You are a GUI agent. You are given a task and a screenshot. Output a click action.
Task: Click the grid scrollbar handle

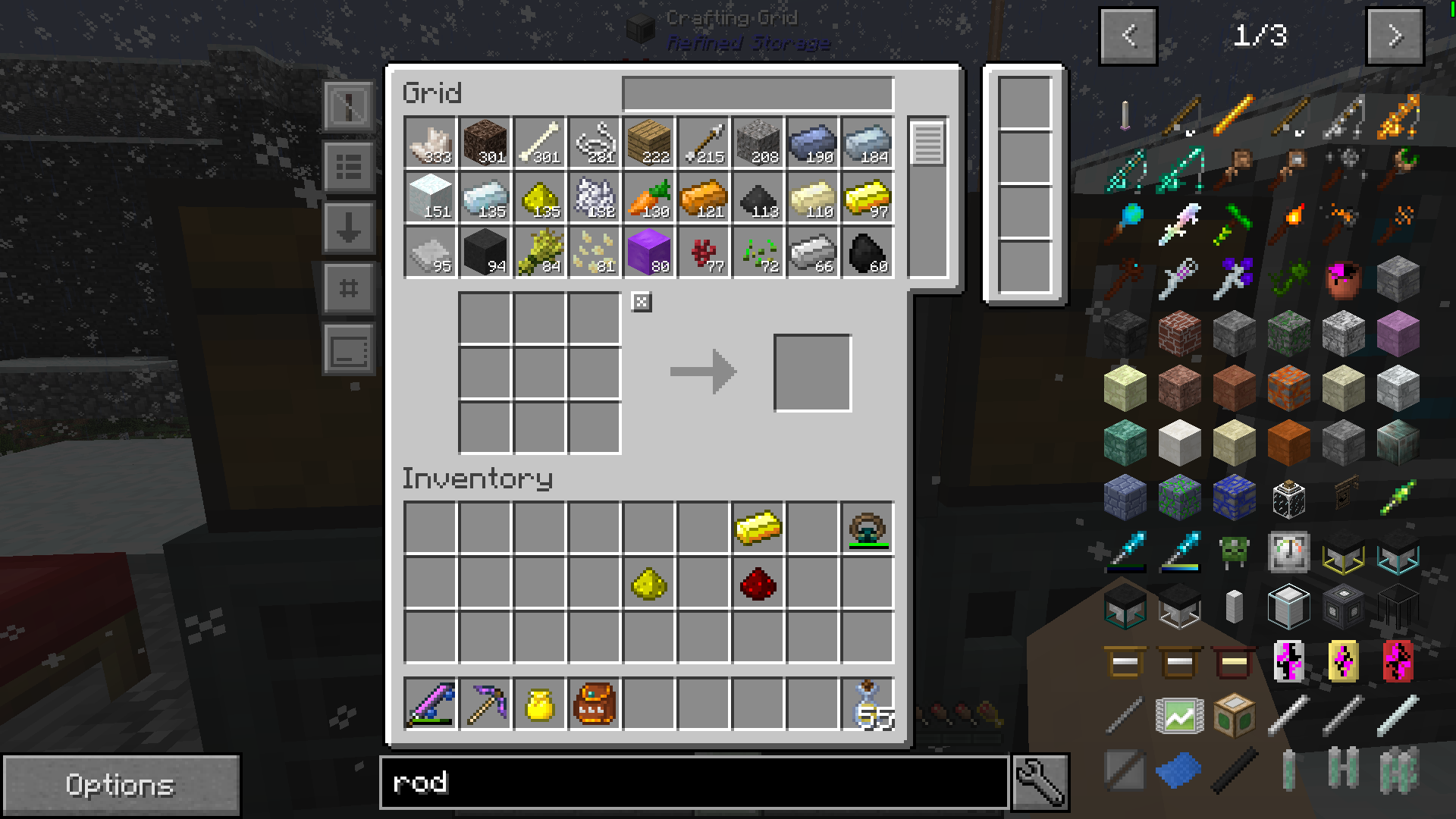(x=927, y=143)
